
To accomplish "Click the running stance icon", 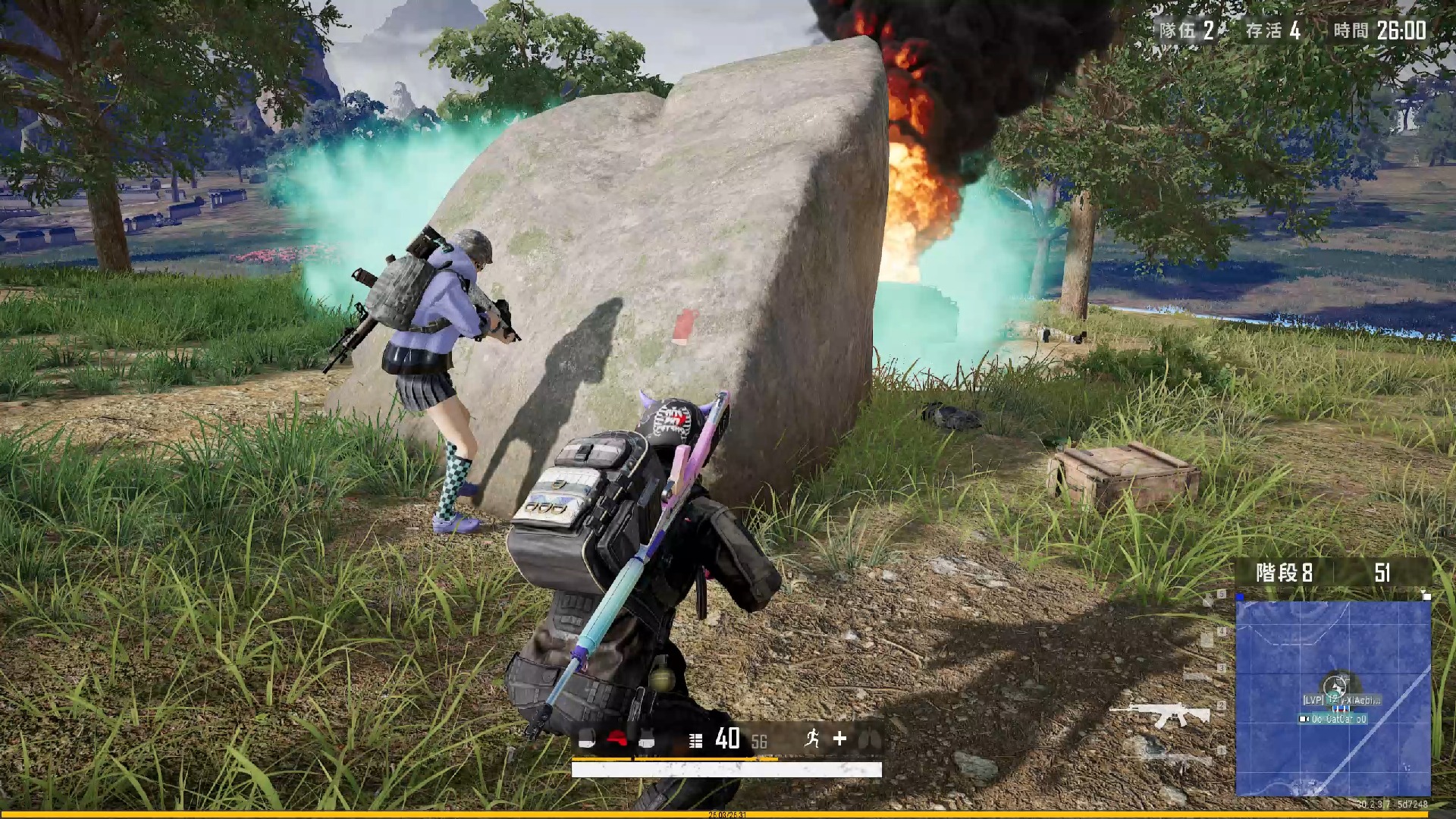I will [812, 738].
